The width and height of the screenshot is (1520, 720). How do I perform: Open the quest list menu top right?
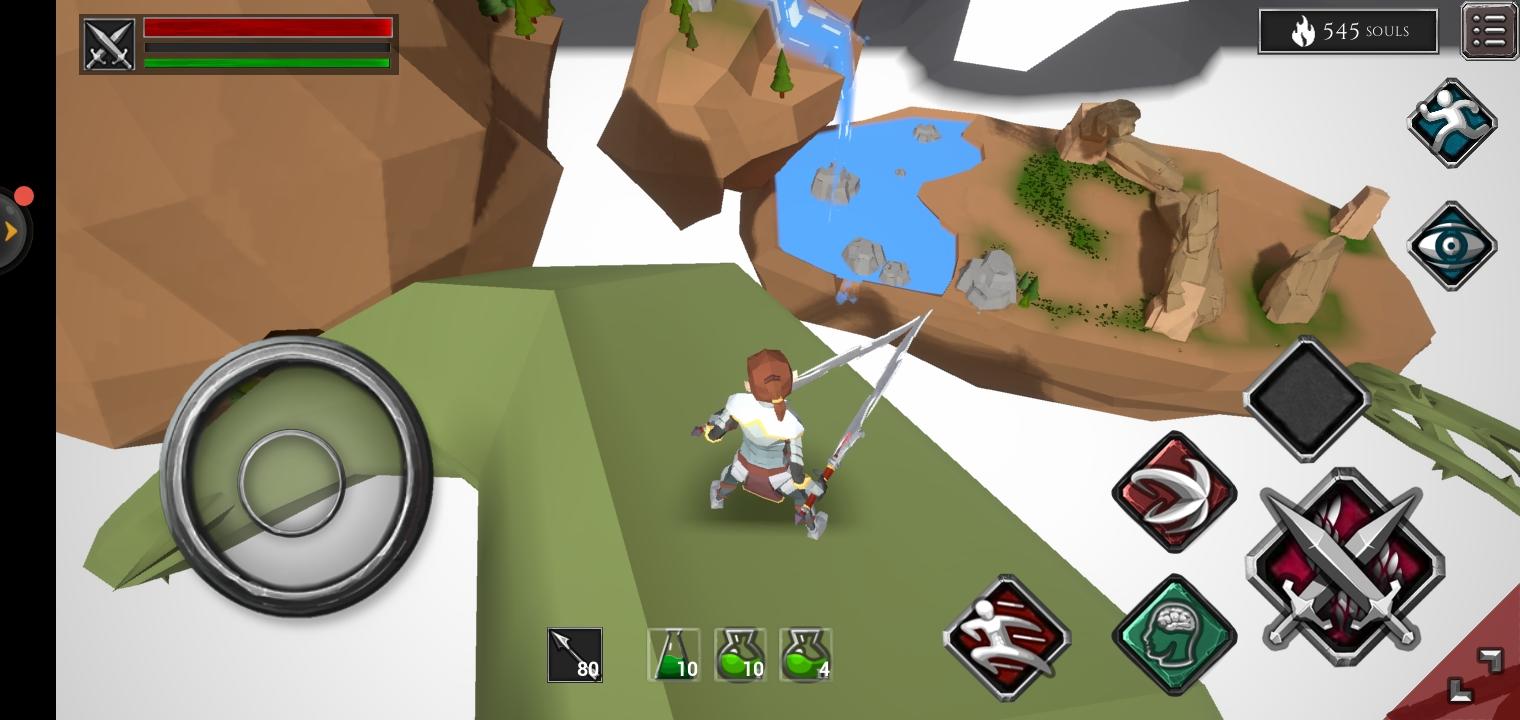(1489, 30)
